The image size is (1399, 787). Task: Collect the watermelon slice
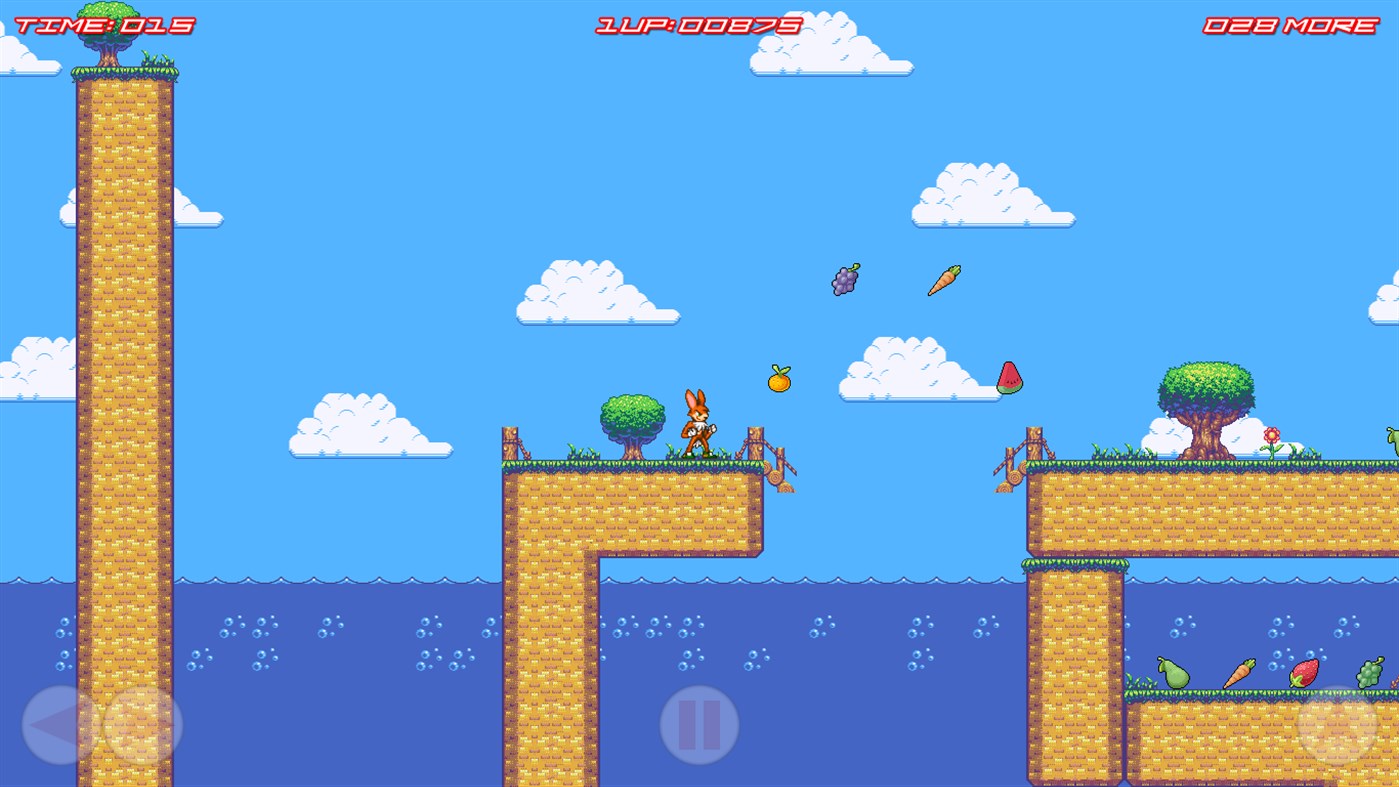(1011, 380)
